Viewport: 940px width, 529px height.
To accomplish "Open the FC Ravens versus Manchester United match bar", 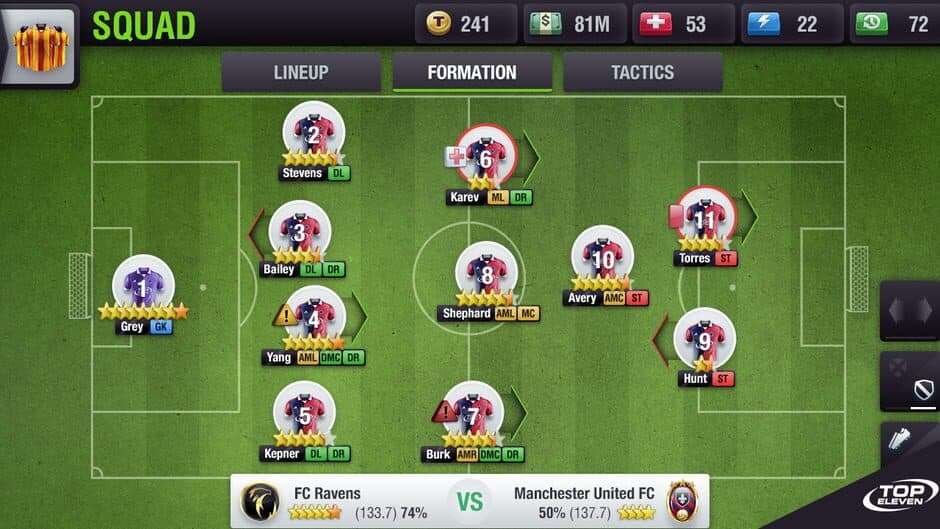I will [x=470, y=500].
